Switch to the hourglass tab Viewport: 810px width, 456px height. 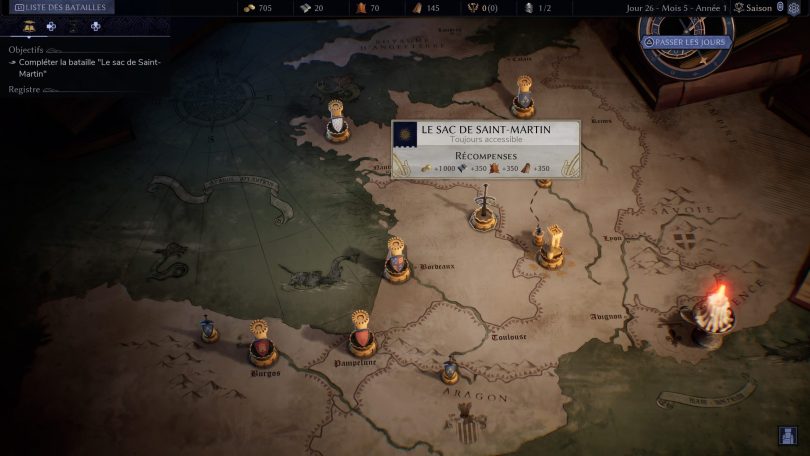pos(73,27)
